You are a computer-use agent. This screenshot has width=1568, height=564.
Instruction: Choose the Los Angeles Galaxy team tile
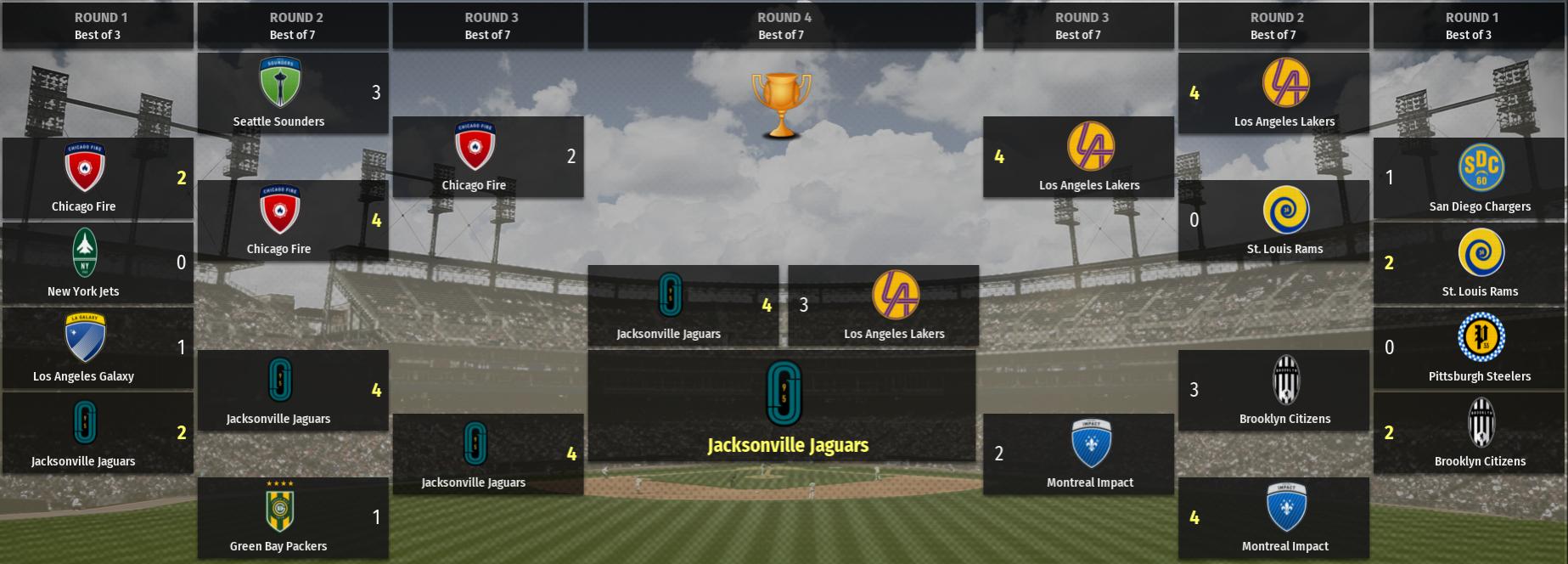point(98,347)
